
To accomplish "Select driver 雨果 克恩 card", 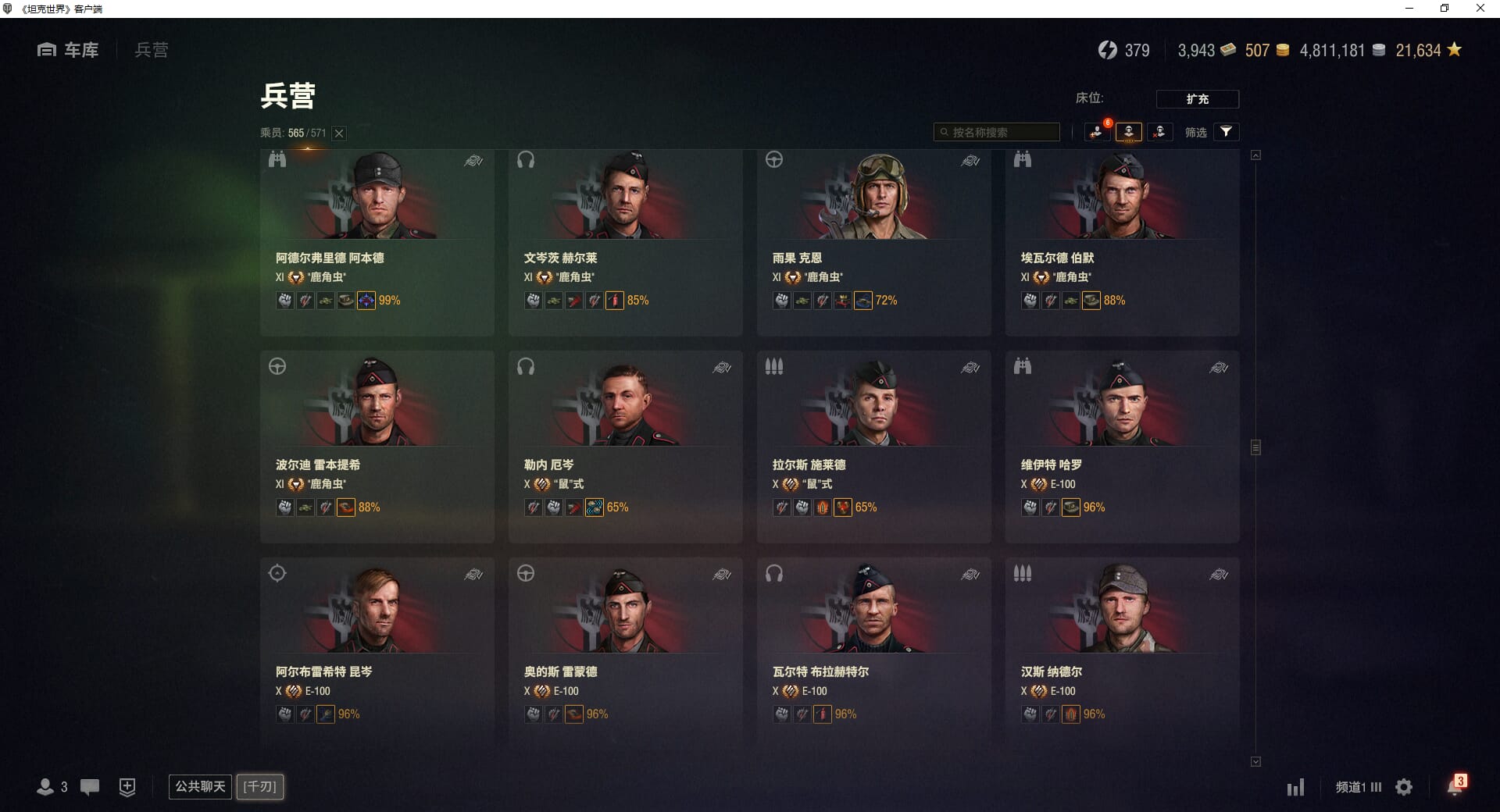I will coord(873,242).
